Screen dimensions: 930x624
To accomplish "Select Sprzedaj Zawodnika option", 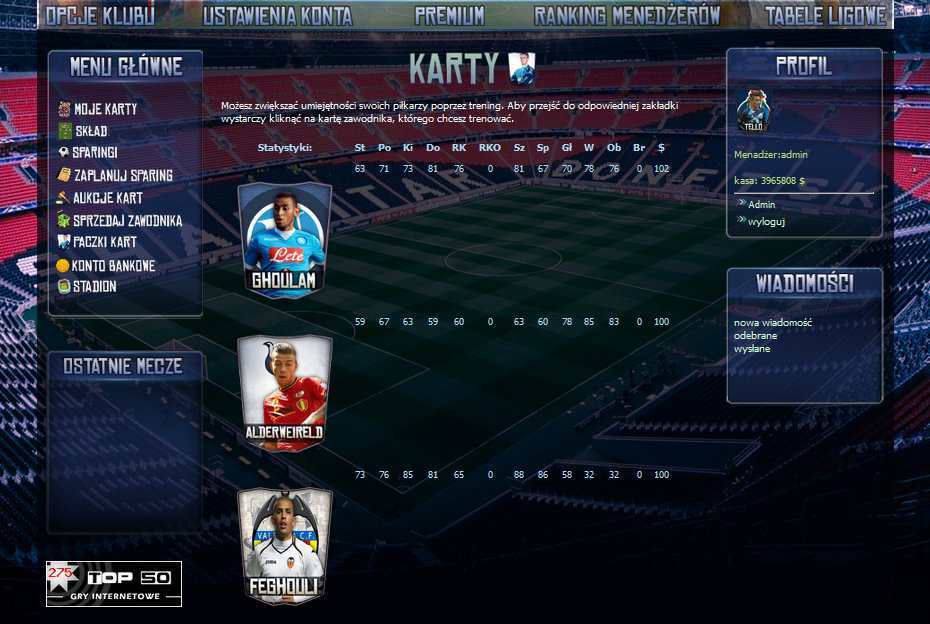I will click(127, 220).
